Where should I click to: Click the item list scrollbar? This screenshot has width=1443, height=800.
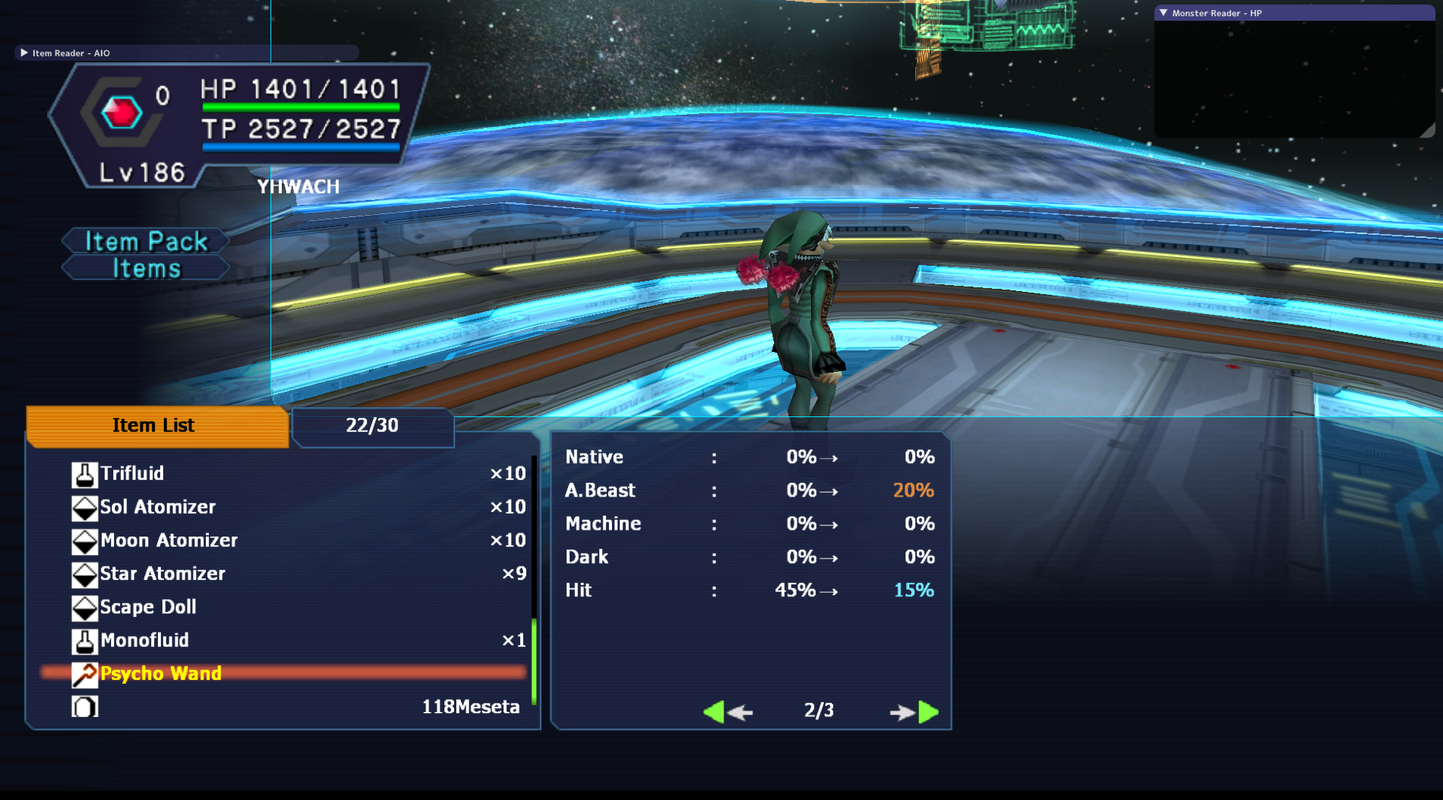pos(534,661)
